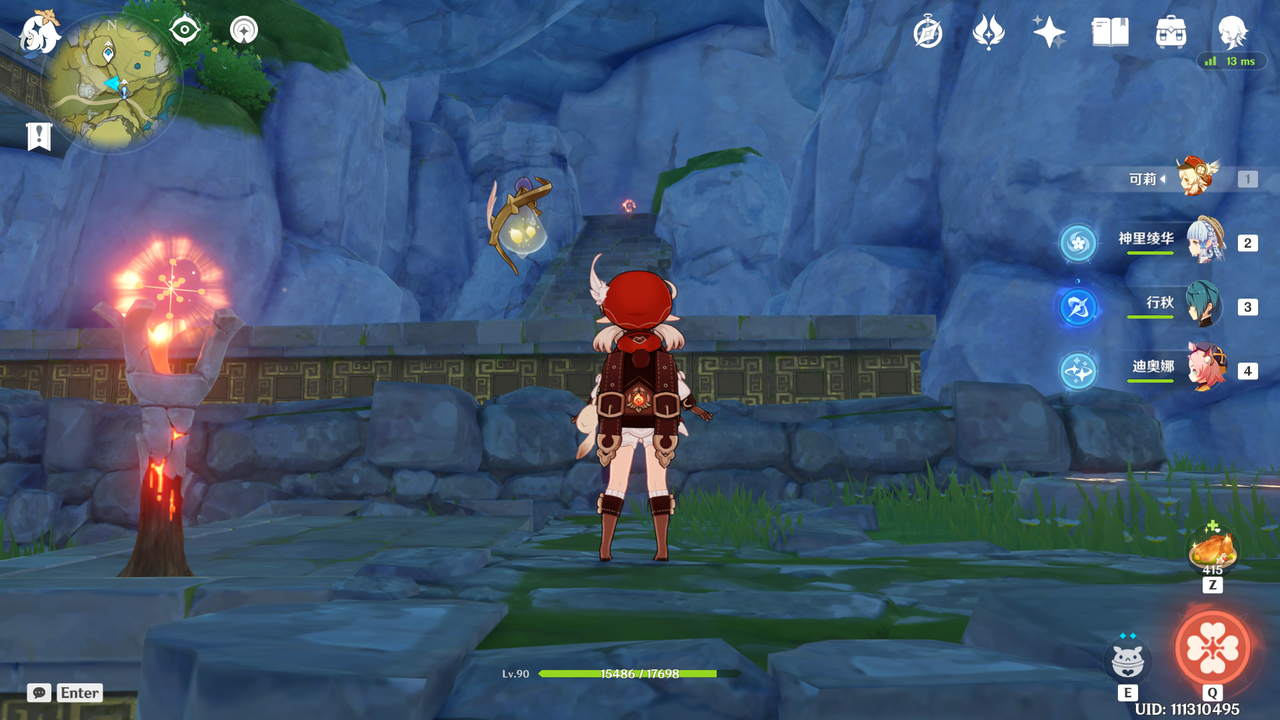Open the adventurer handbook book icon
The width and height of the screenshot is (1280, 720).
[1110, 33]
